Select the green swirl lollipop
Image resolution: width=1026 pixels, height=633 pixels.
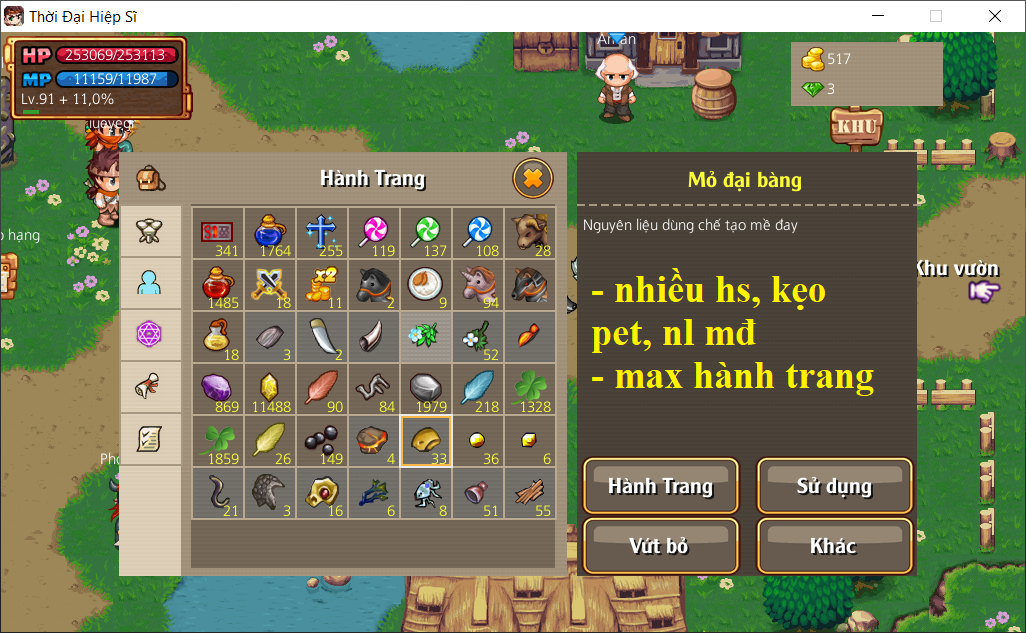425,232
